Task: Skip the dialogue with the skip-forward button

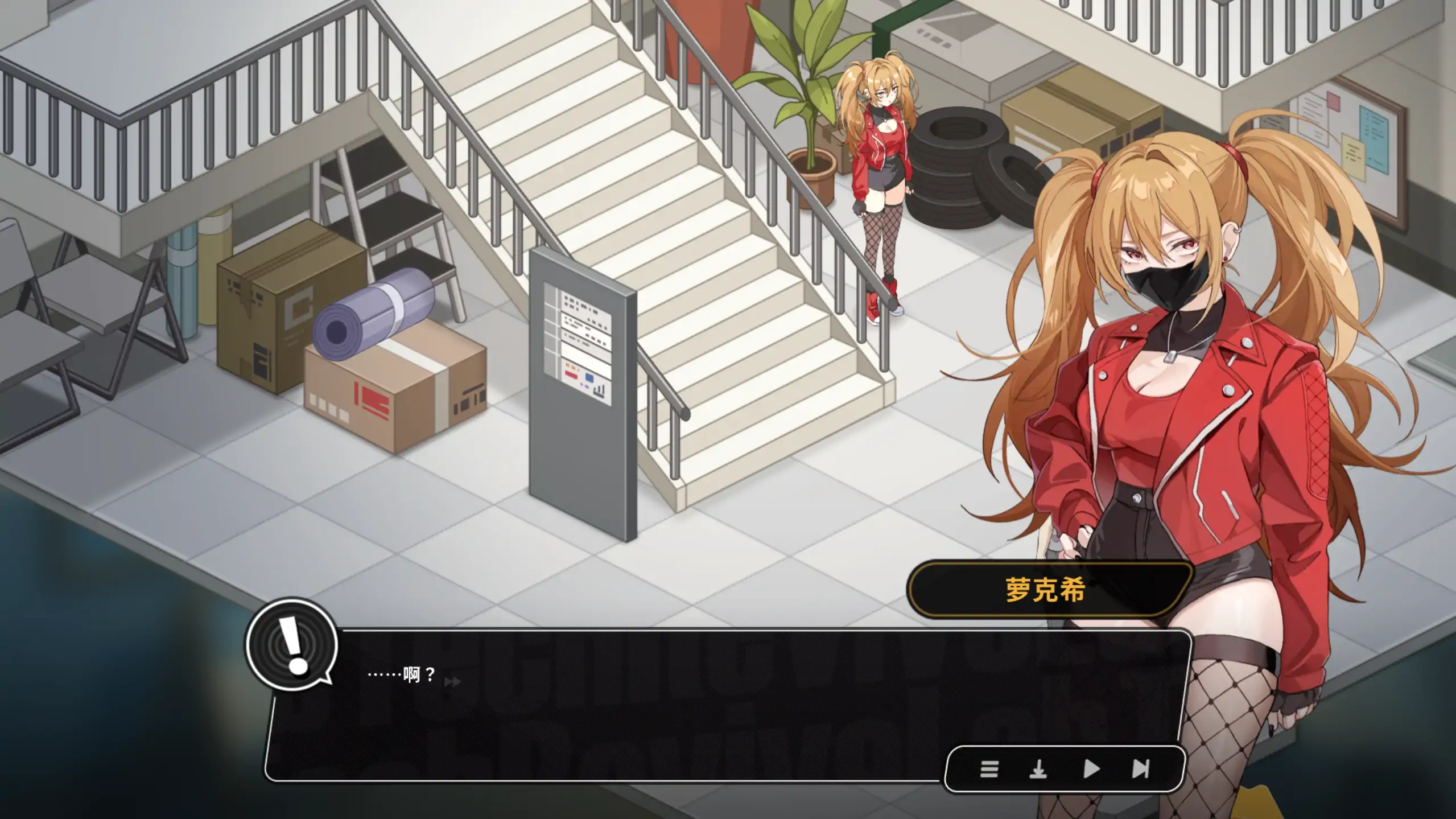Action: click(x=1141, y=769)
